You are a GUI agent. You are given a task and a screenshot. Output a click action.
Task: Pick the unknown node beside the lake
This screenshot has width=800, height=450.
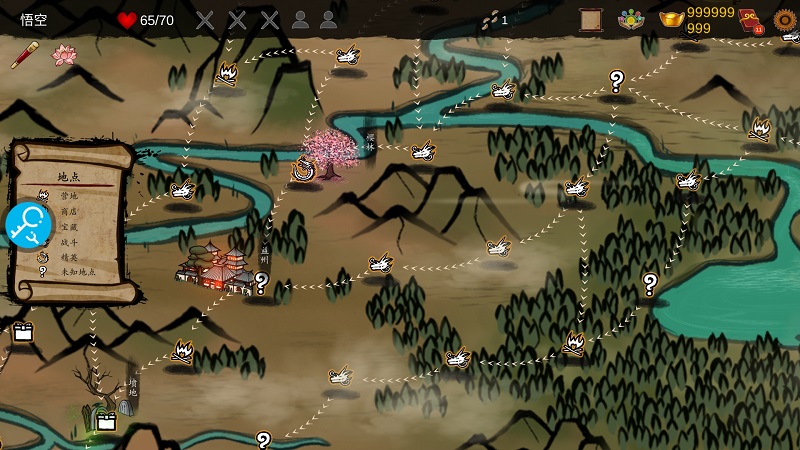(650, 283)
